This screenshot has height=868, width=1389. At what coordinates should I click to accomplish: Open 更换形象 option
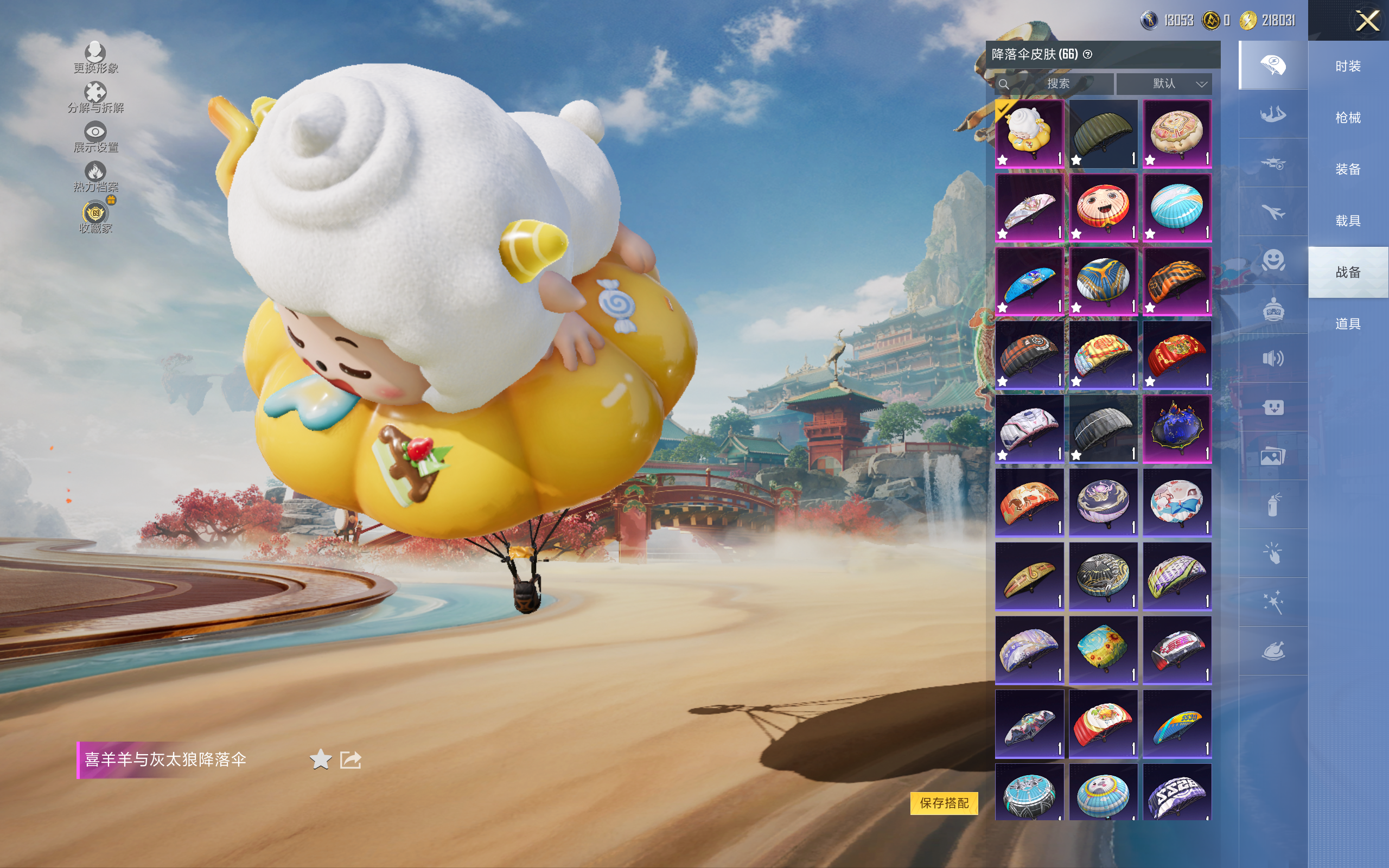pos(95,58)
